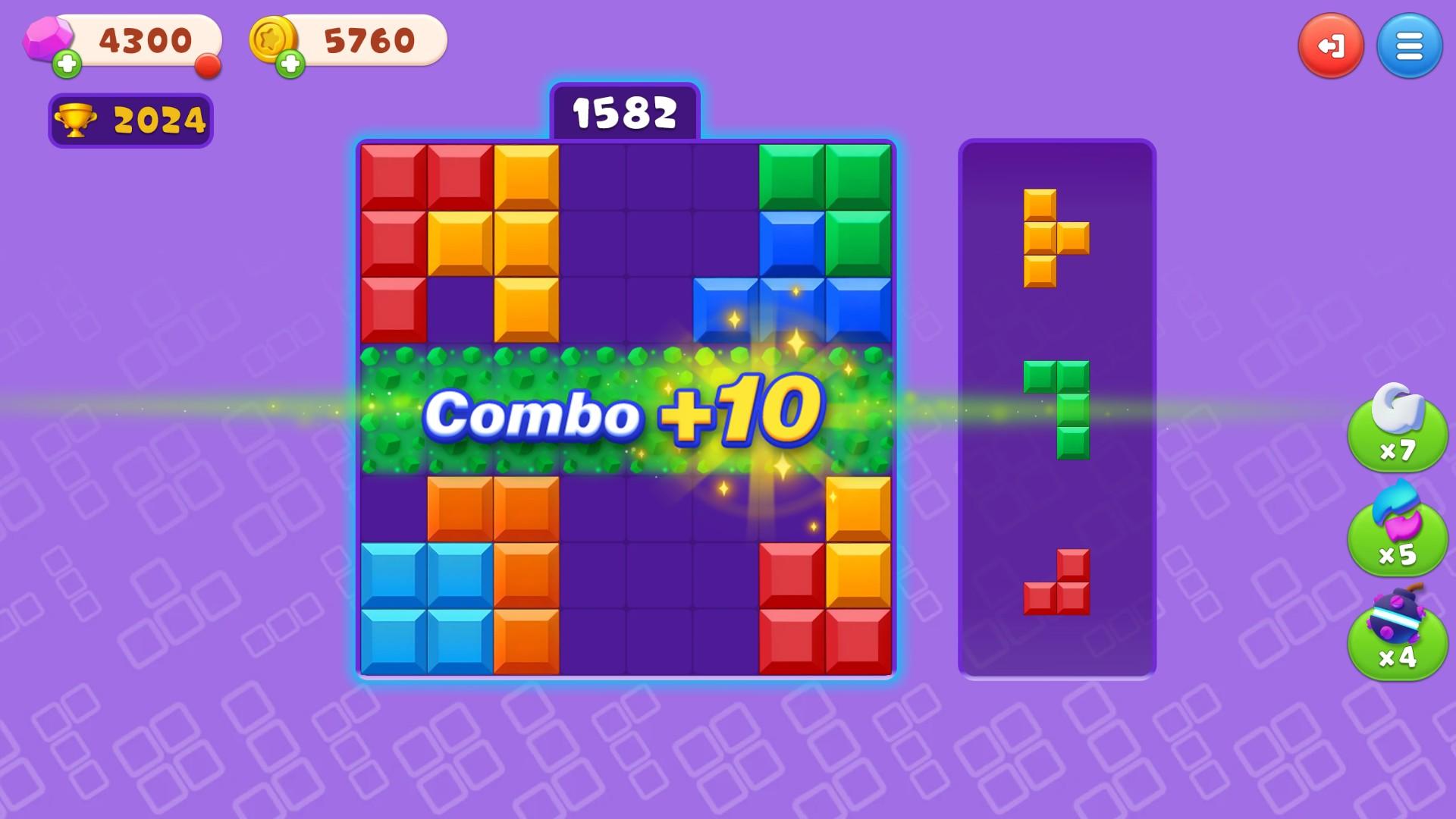Open the in-game pause menu
Screen dimensions: 1456x819
(x=1332, y=45)
